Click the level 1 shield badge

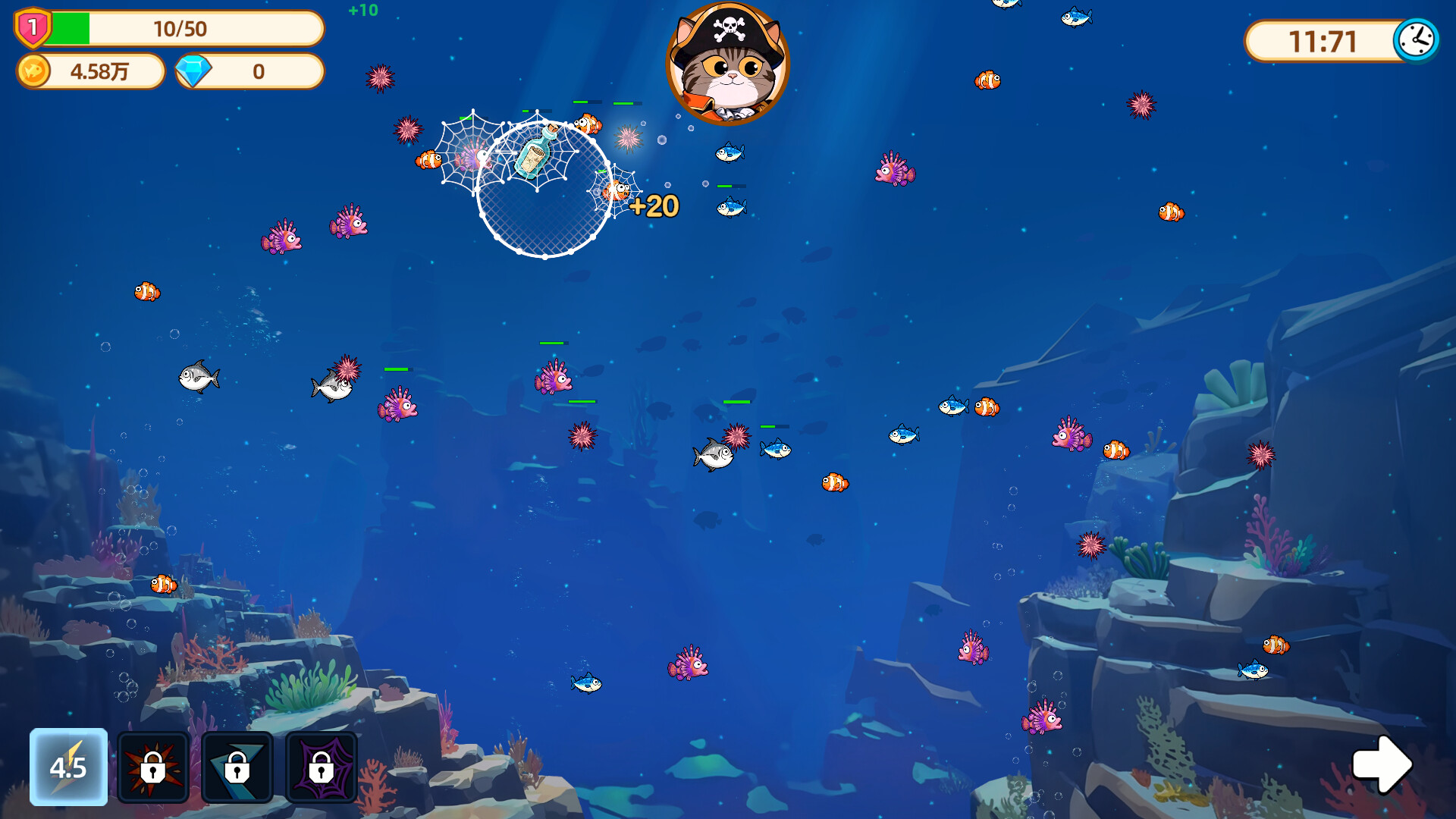click(33, 28)
